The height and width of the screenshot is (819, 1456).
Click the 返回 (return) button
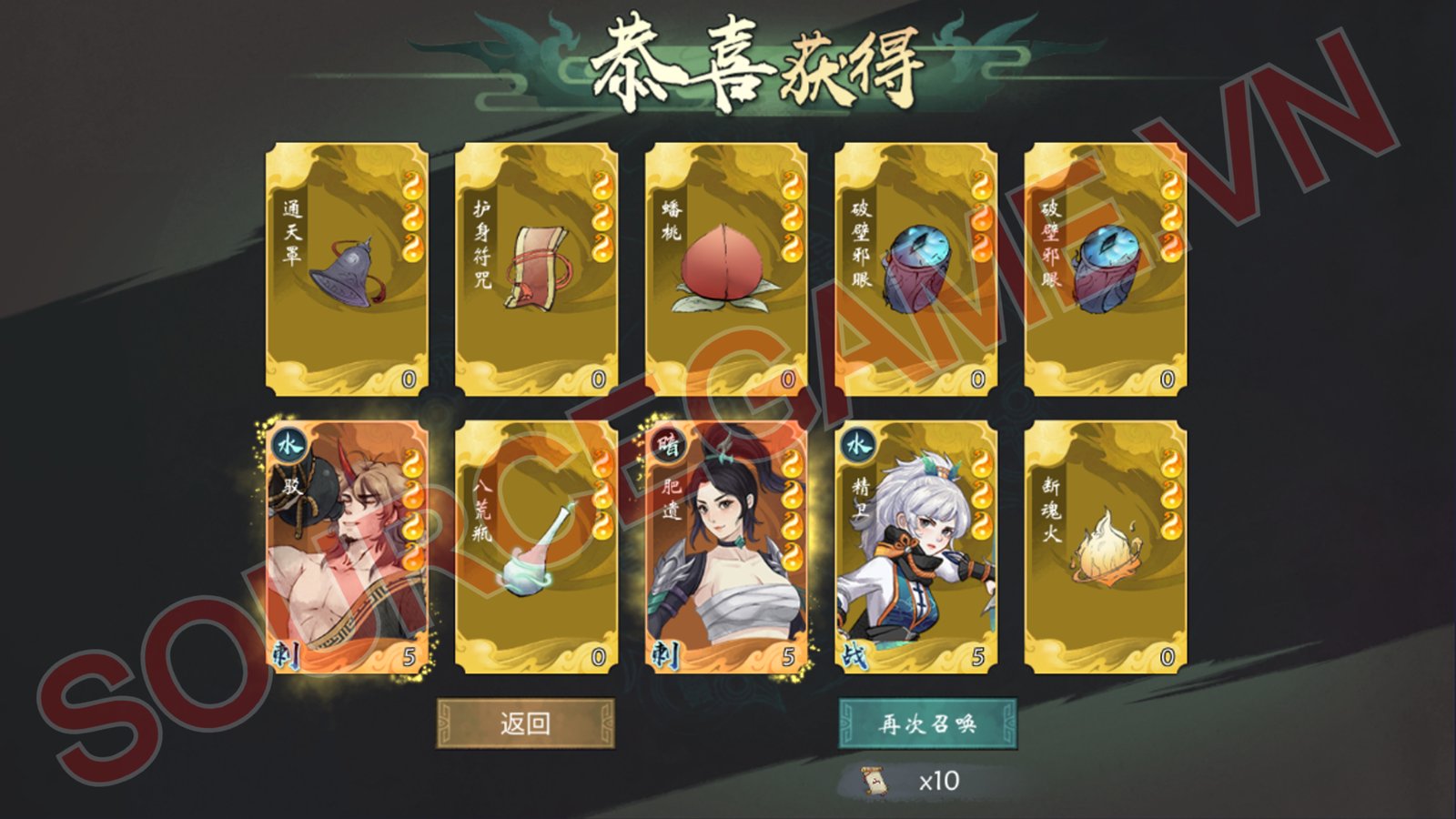(x=525, y=723)
